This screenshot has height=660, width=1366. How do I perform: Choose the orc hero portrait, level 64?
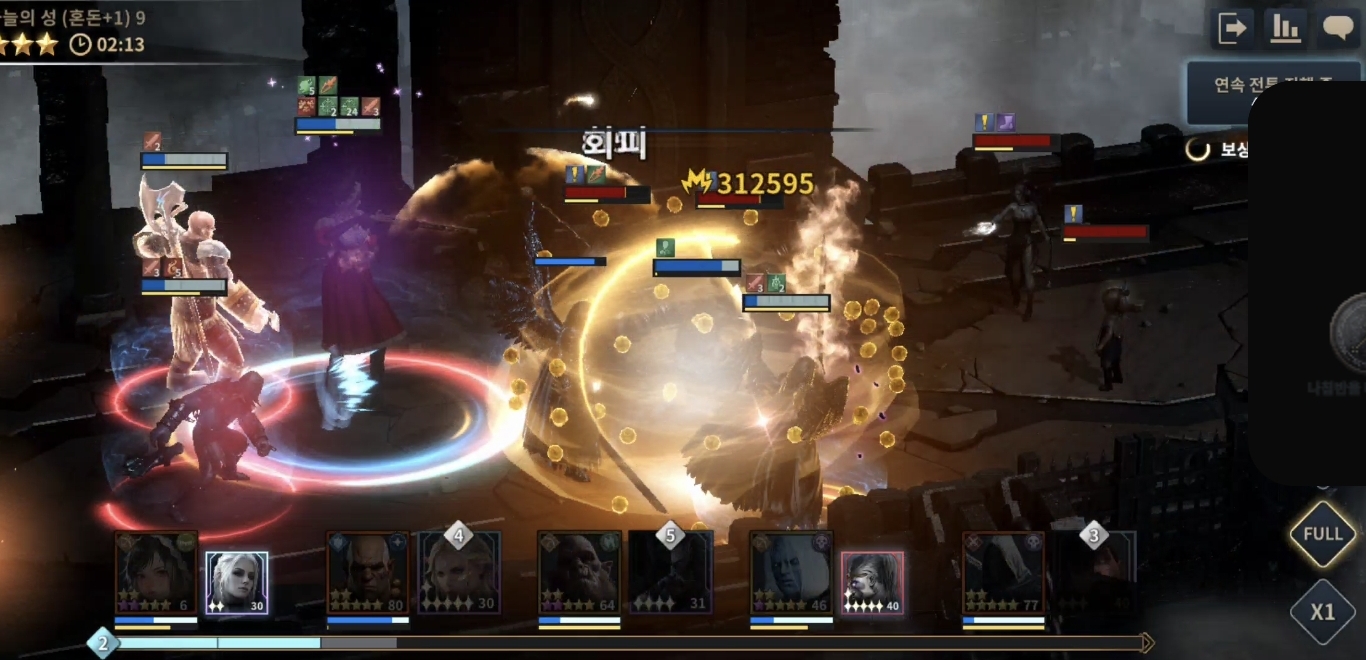pyautogui.click(x=580, y=573)
